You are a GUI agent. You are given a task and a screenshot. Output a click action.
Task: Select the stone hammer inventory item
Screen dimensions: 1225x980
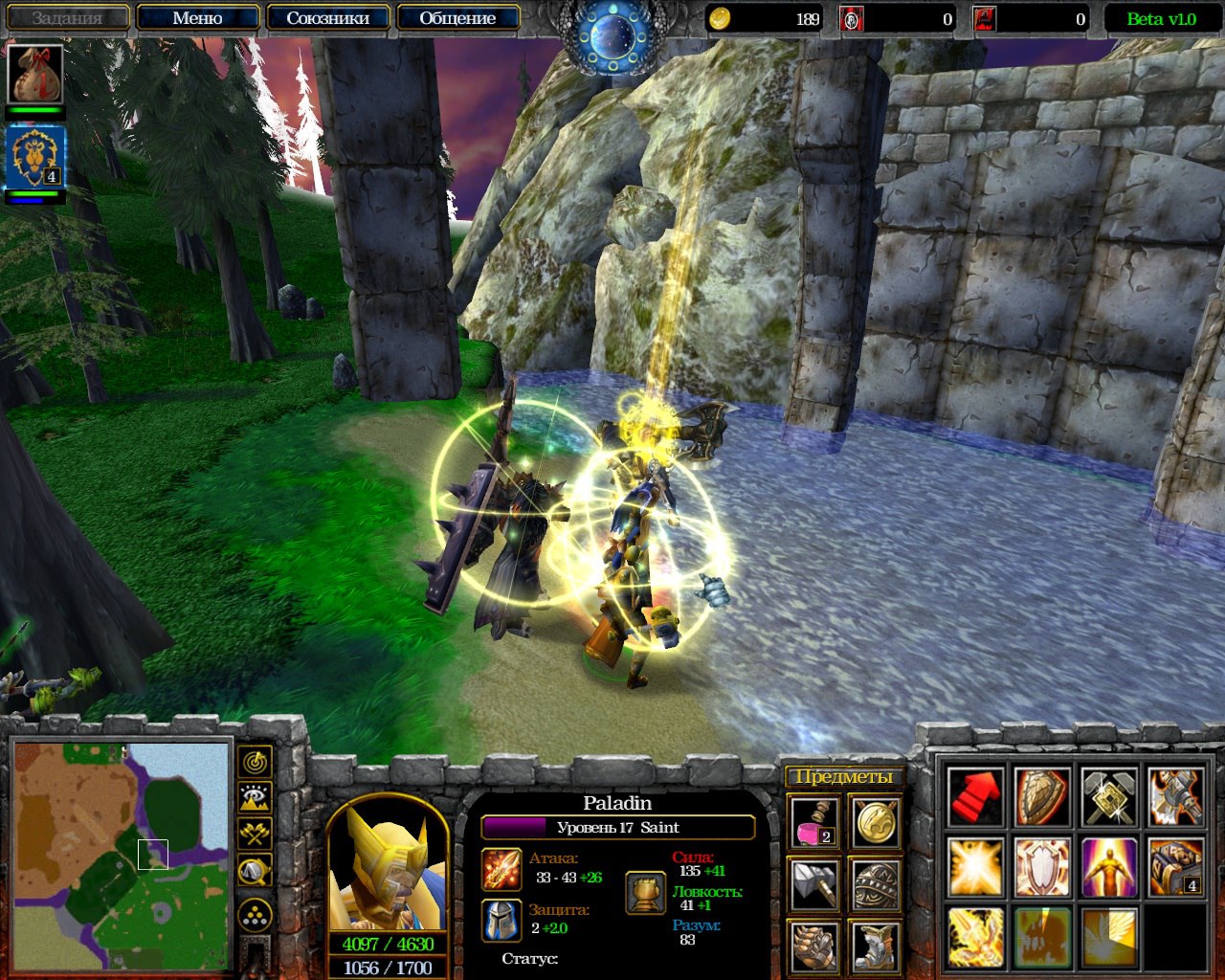[814, 884]
